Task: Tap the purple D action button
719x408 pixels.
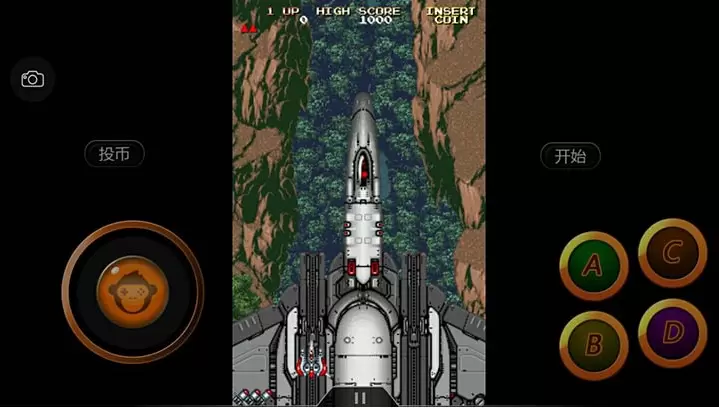Action: click(672, 333)
